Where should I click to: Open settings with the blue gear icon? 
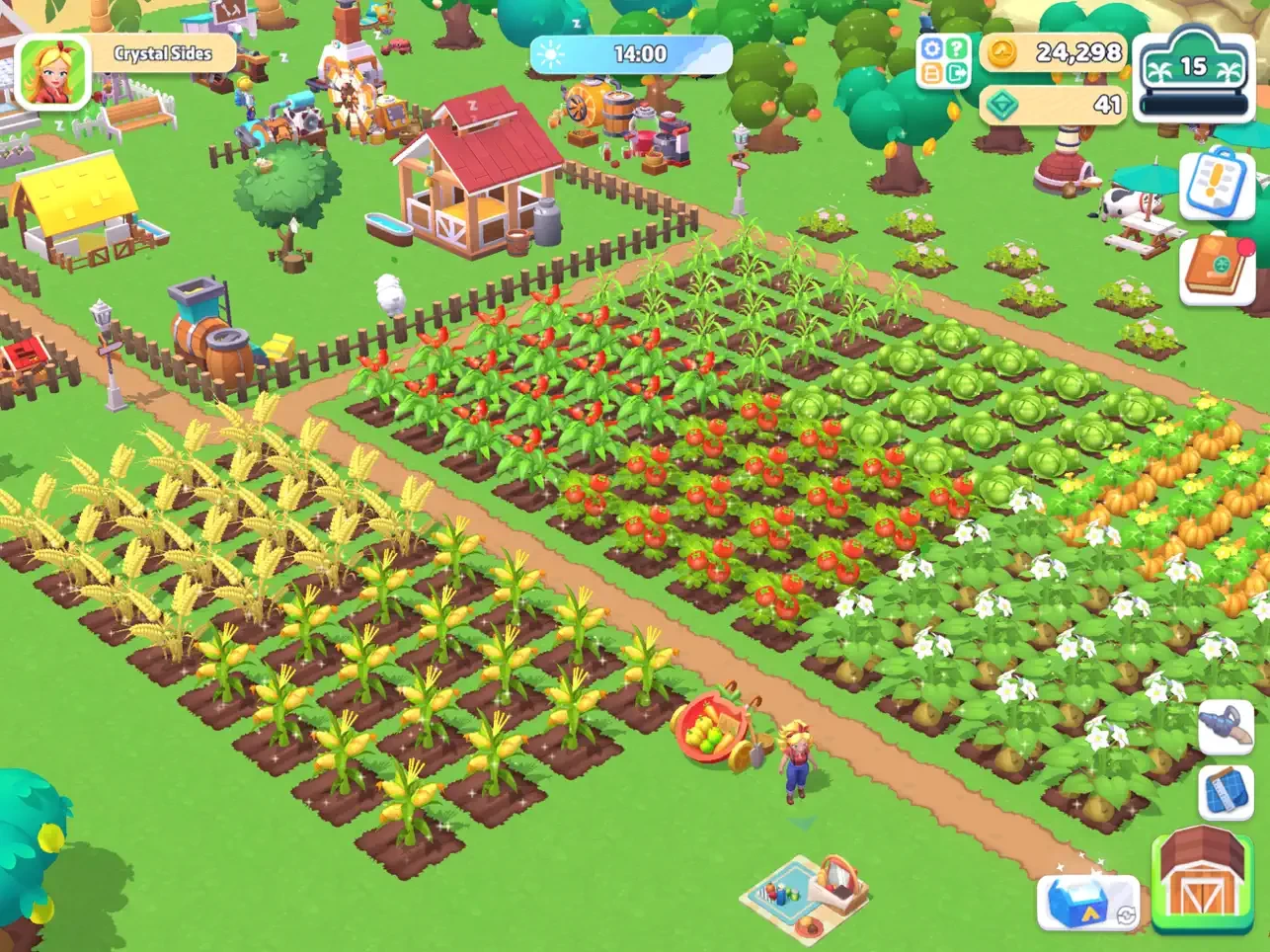pos(931,49)
